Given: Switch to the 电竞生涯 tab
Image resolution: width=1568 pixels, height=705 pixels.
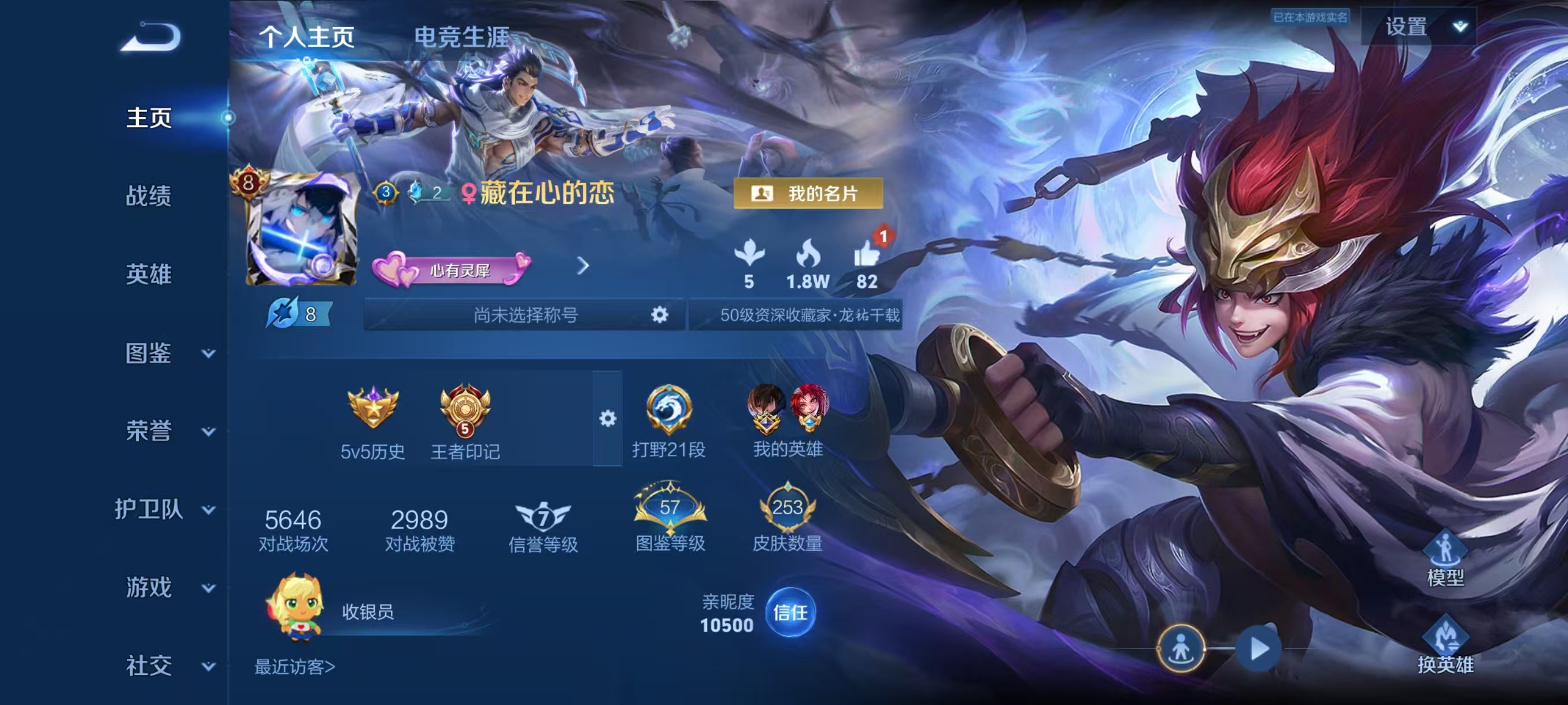Looking at the screenshot, I should (x=461, y=37).
